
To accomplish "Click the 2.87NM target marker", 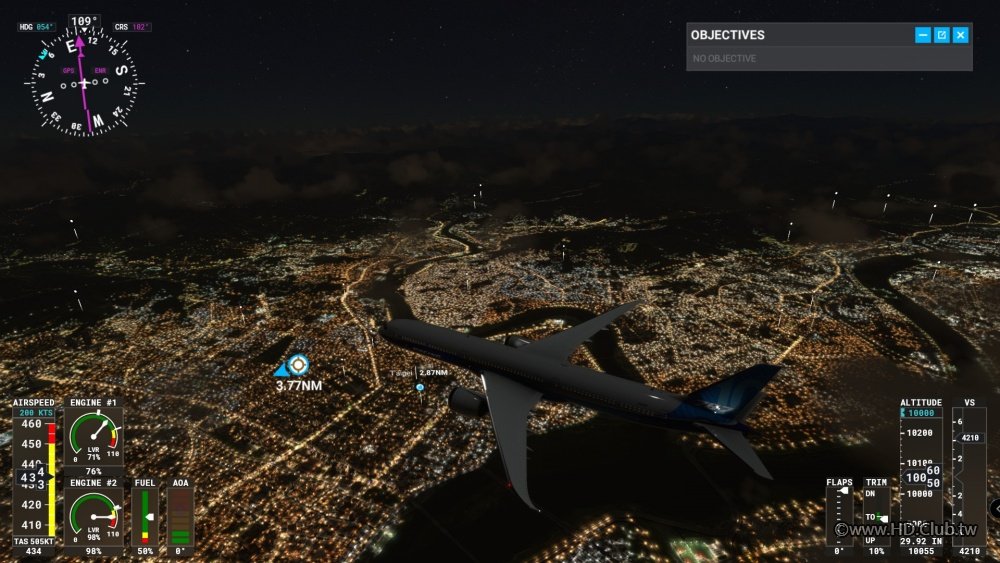I will (420, 387).
